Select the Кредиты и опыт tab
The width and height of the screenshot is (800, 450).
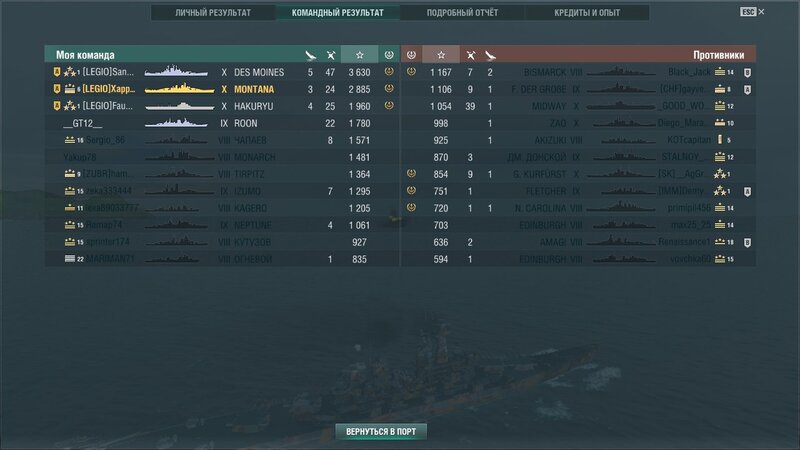587,13
